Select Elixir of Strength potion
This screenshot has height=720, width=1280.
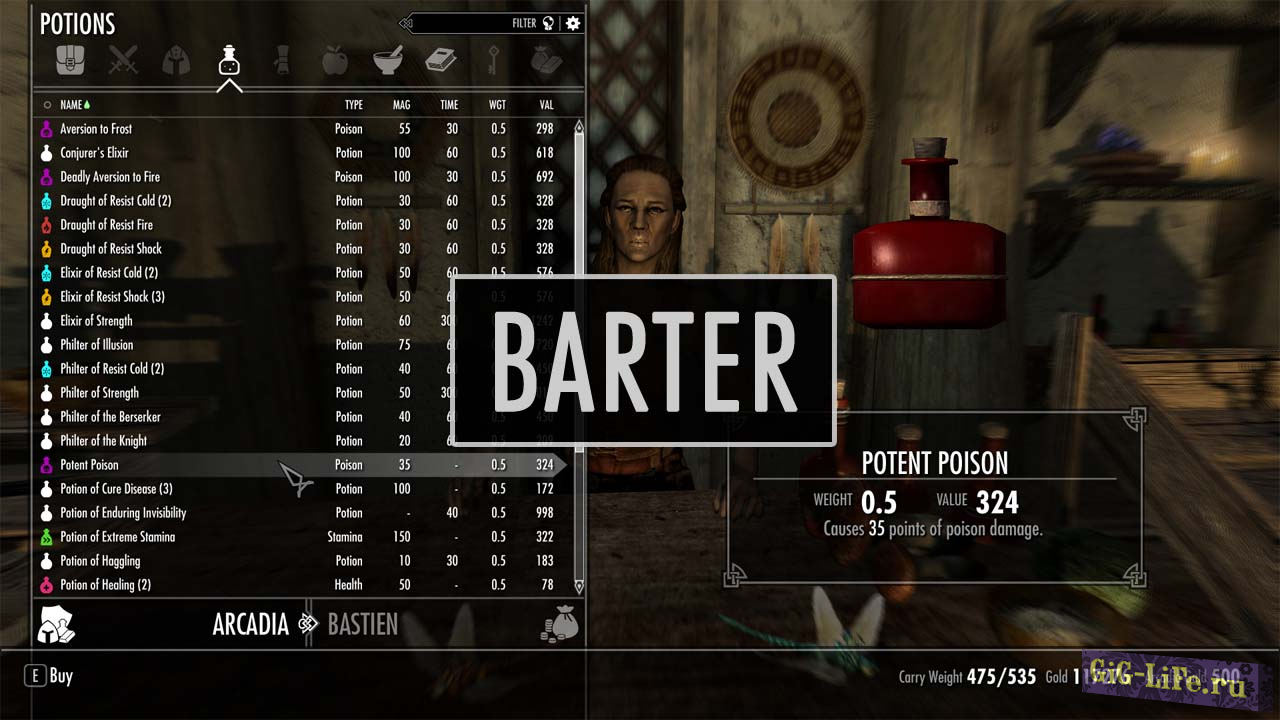coord(96,321)
